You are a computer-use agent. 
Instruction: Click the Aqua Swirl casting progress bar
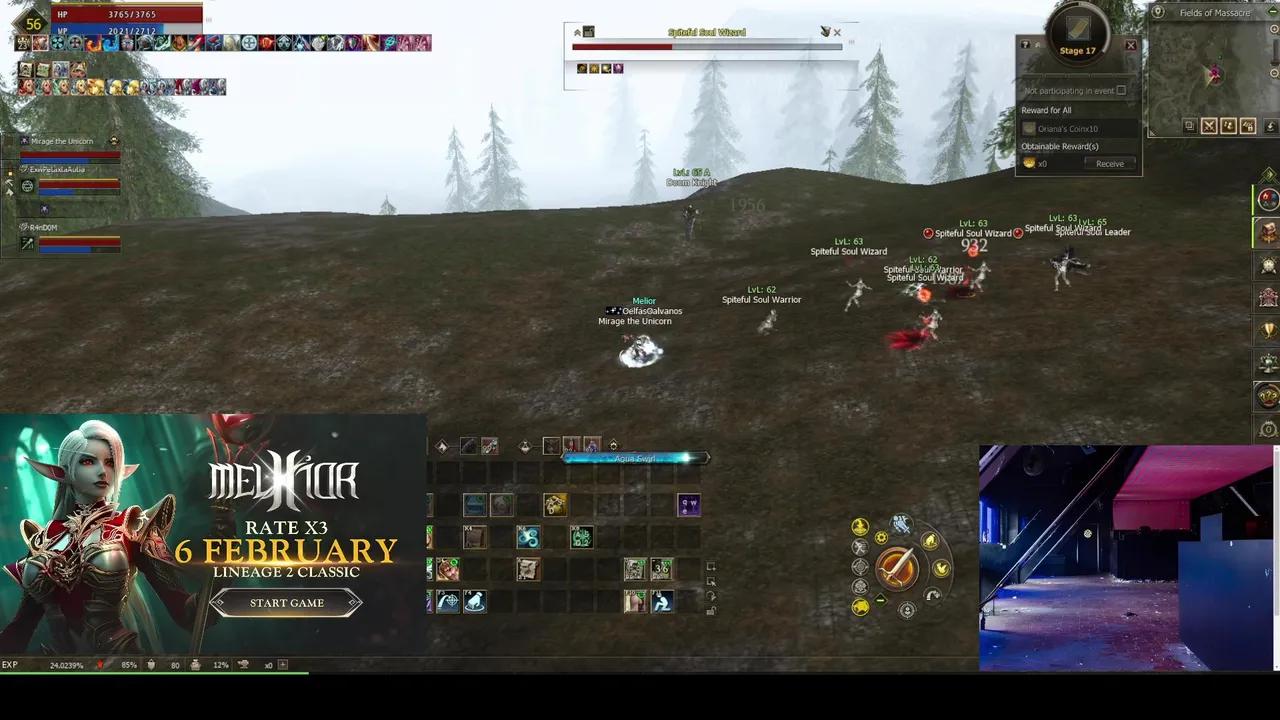pos(637,458)
